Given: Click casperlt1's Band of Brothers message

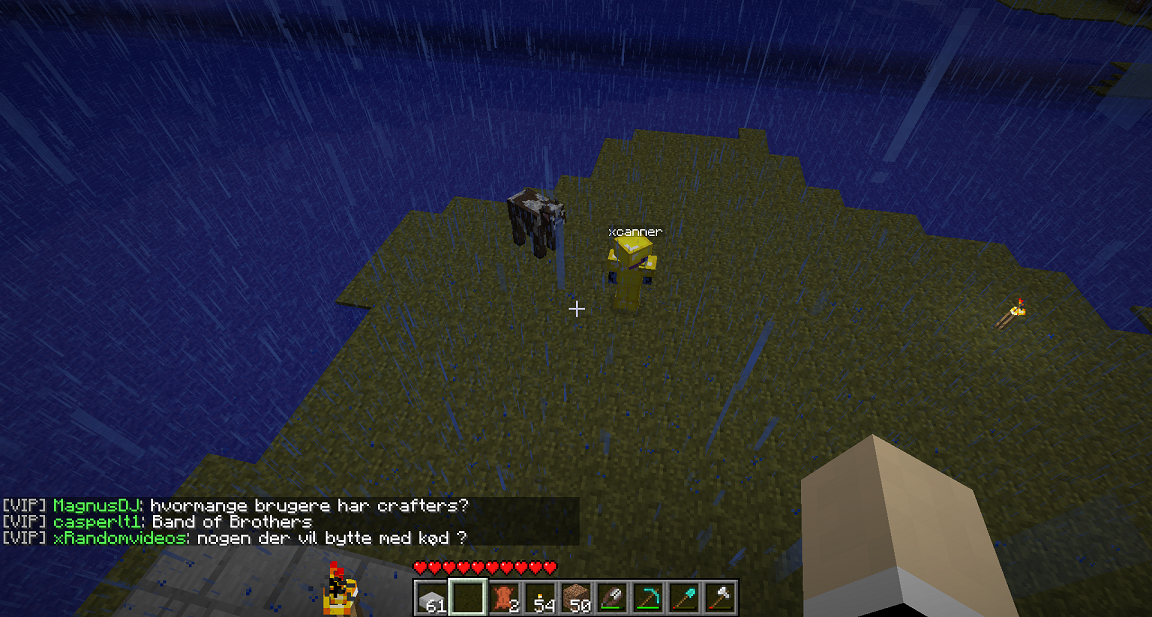Looking at the screenshot, I should [x=231, y=522].
